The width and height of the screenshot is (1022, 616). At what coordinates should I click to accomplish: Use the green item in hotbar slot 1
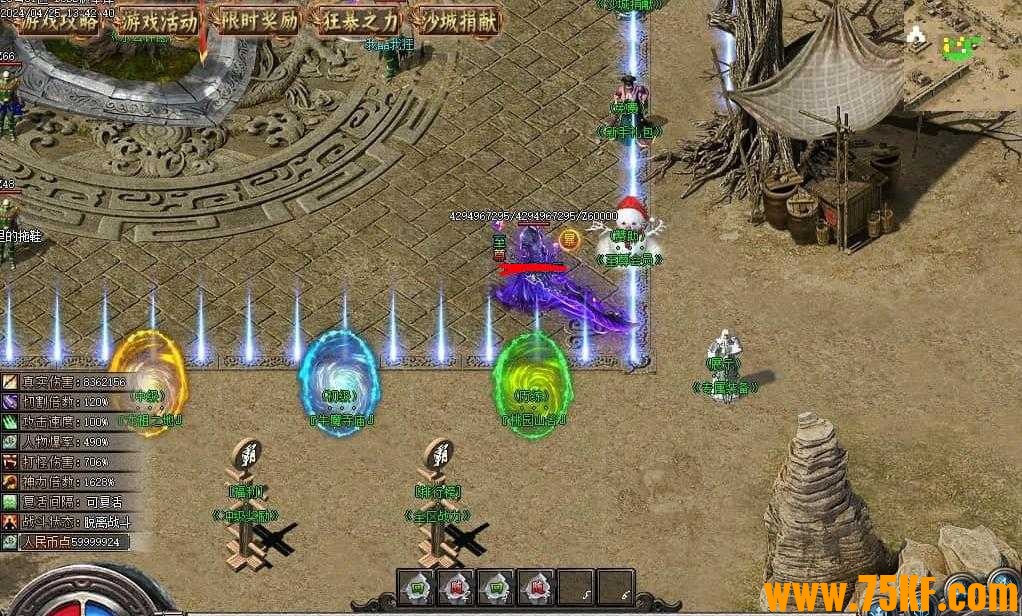(x=416, y=587)
